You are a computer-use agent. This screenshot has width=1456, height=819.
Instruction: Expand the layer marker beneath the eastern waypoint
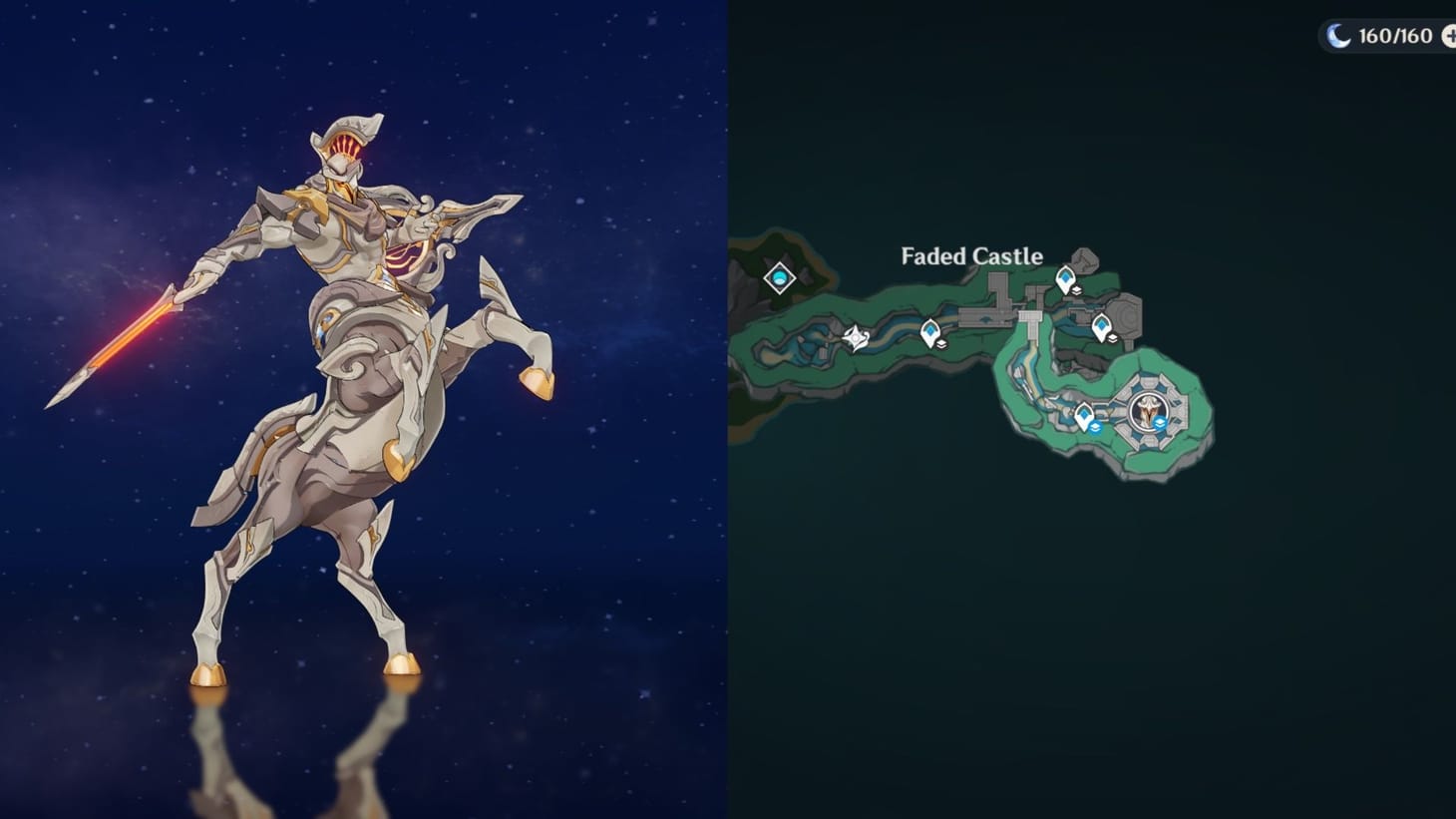pyautogui.click(x=1112, y=339)
